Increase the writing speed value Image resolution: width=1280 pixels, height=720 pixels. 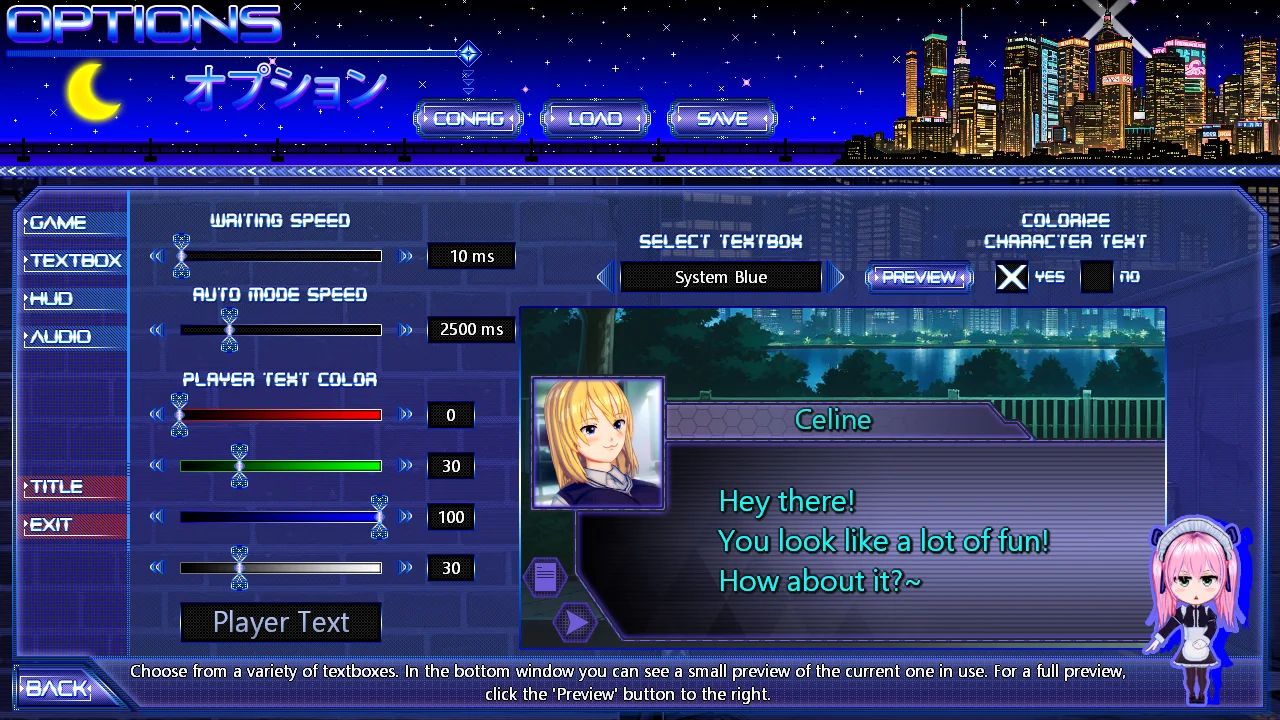click(x=406, y=257)
